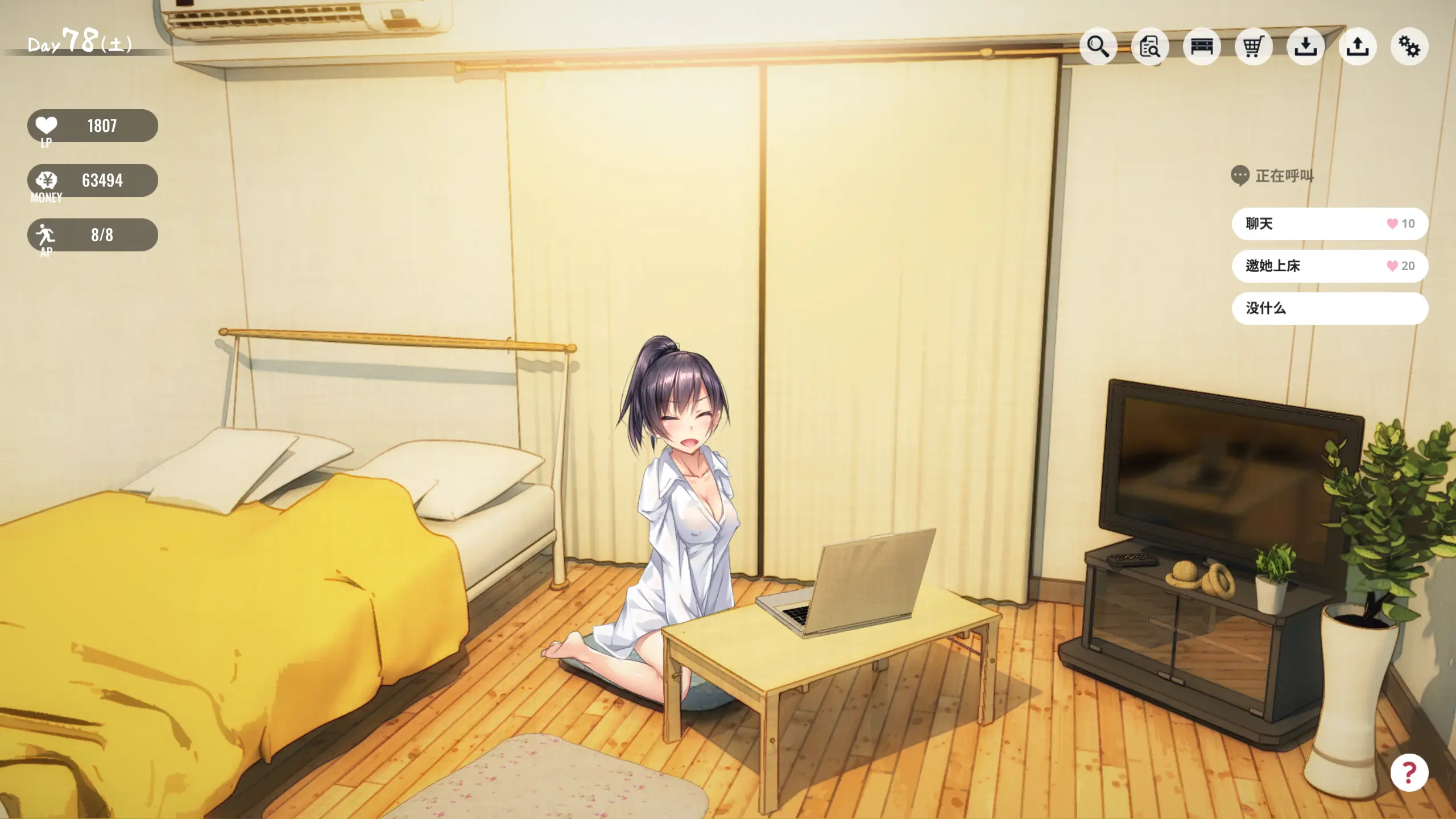Image resolution: width=1456 pixels, height=819 pixels.
Task: Select the 邀她上床 option
Action: point(1329,266)
